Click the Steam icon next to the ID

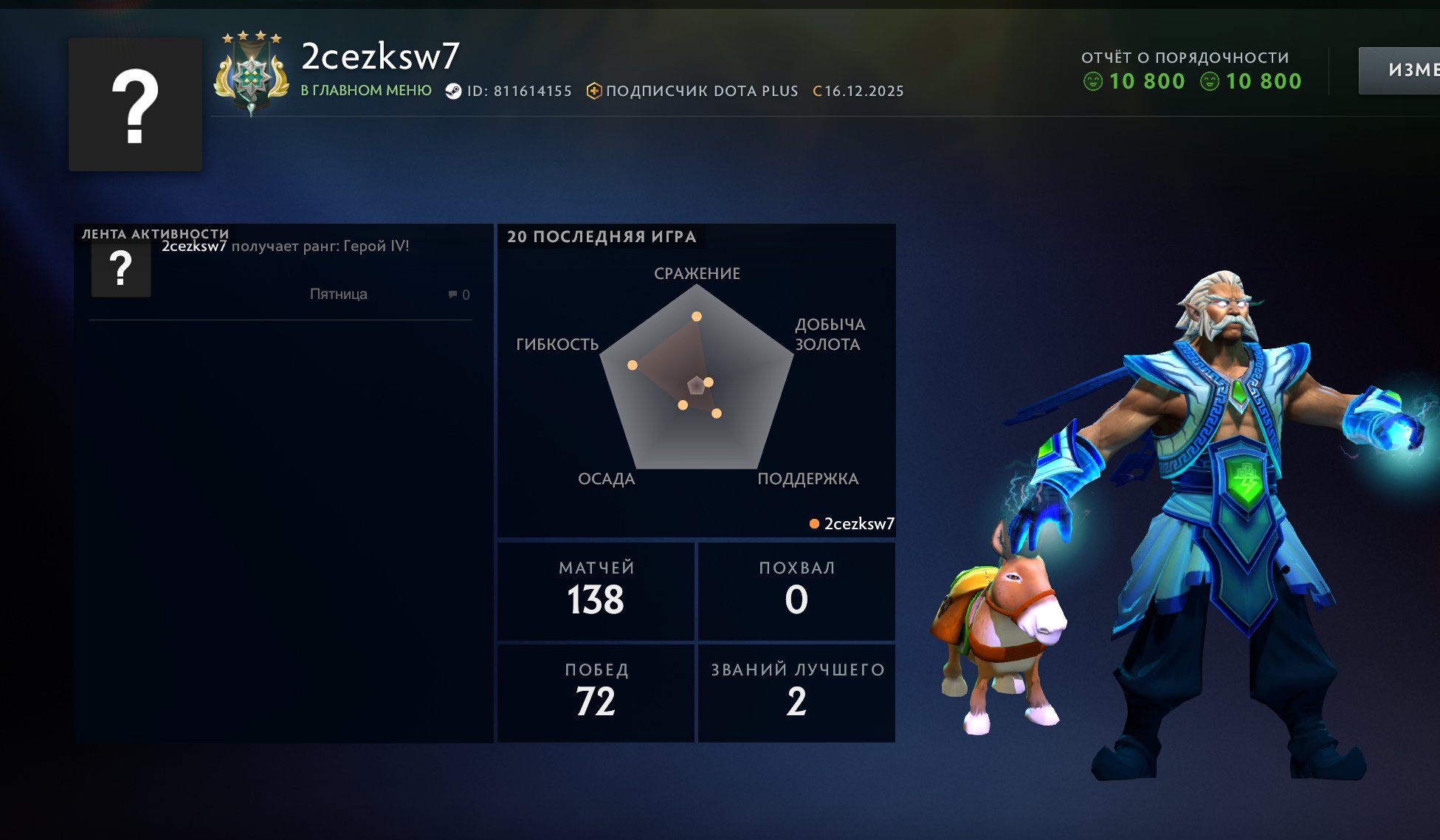click(453, 90)
